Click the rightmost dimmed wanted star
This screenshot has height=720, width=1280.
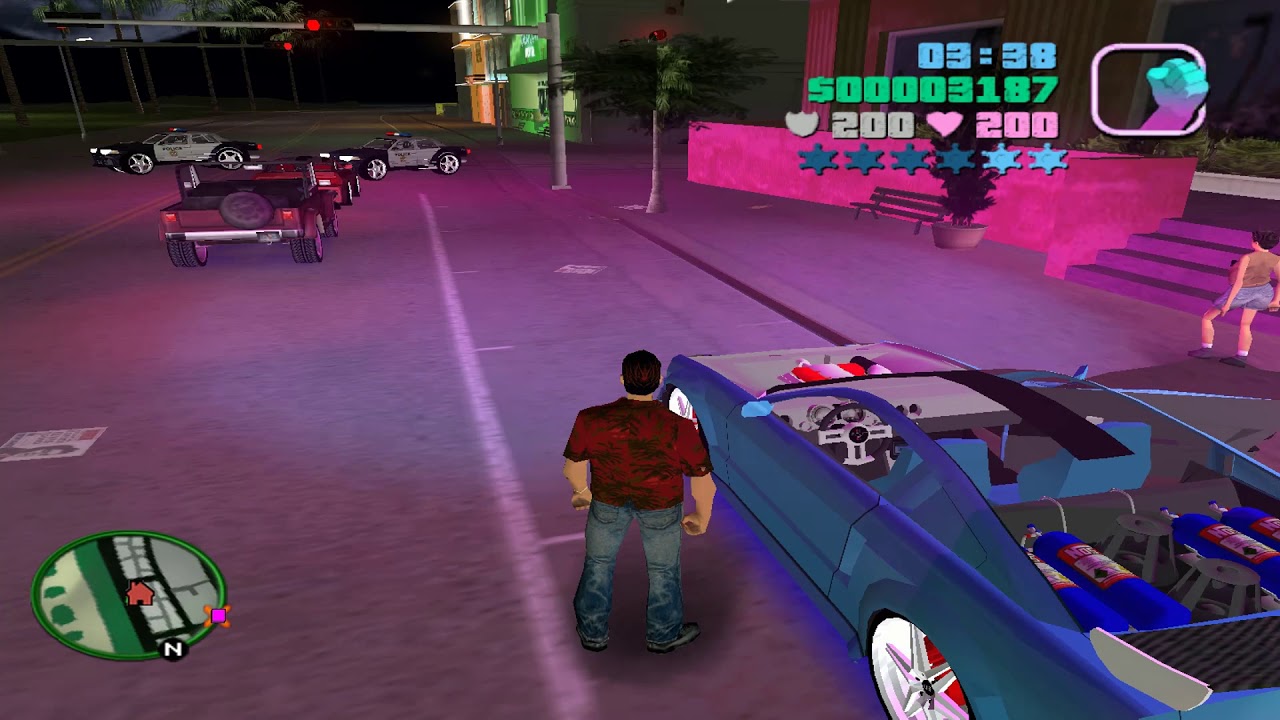pyautogui.click(x=1046, y=158)
